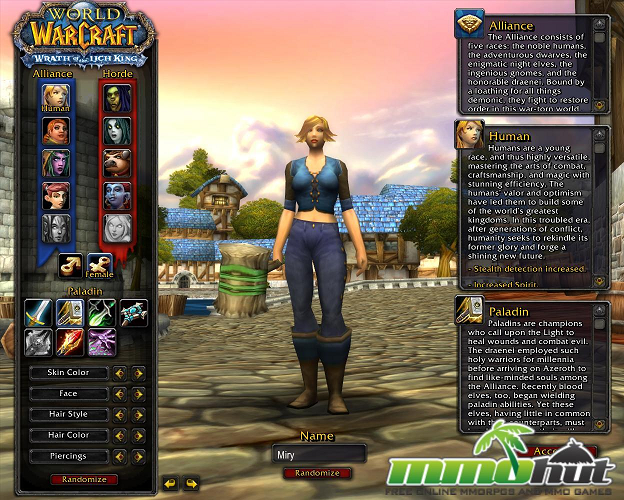Image resolution: width=624 pixels, height=500 pixels.
Task: Select the Female gender button
Action: click(101, 263)
